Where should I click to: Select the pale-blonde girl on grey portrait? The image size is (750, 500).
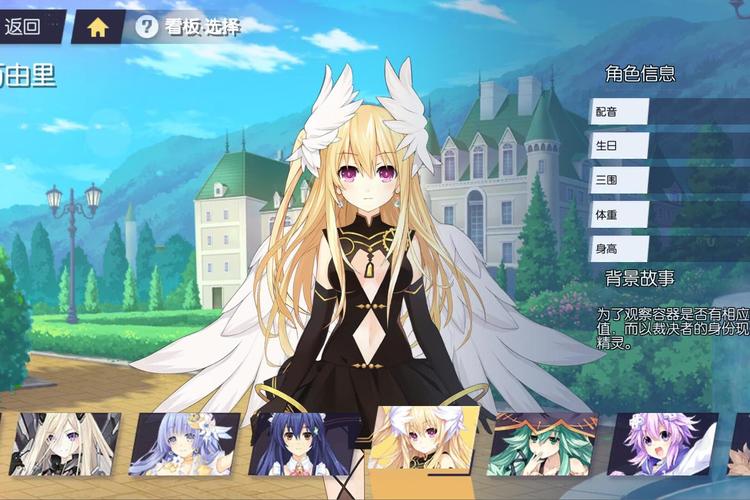[60, 443]
